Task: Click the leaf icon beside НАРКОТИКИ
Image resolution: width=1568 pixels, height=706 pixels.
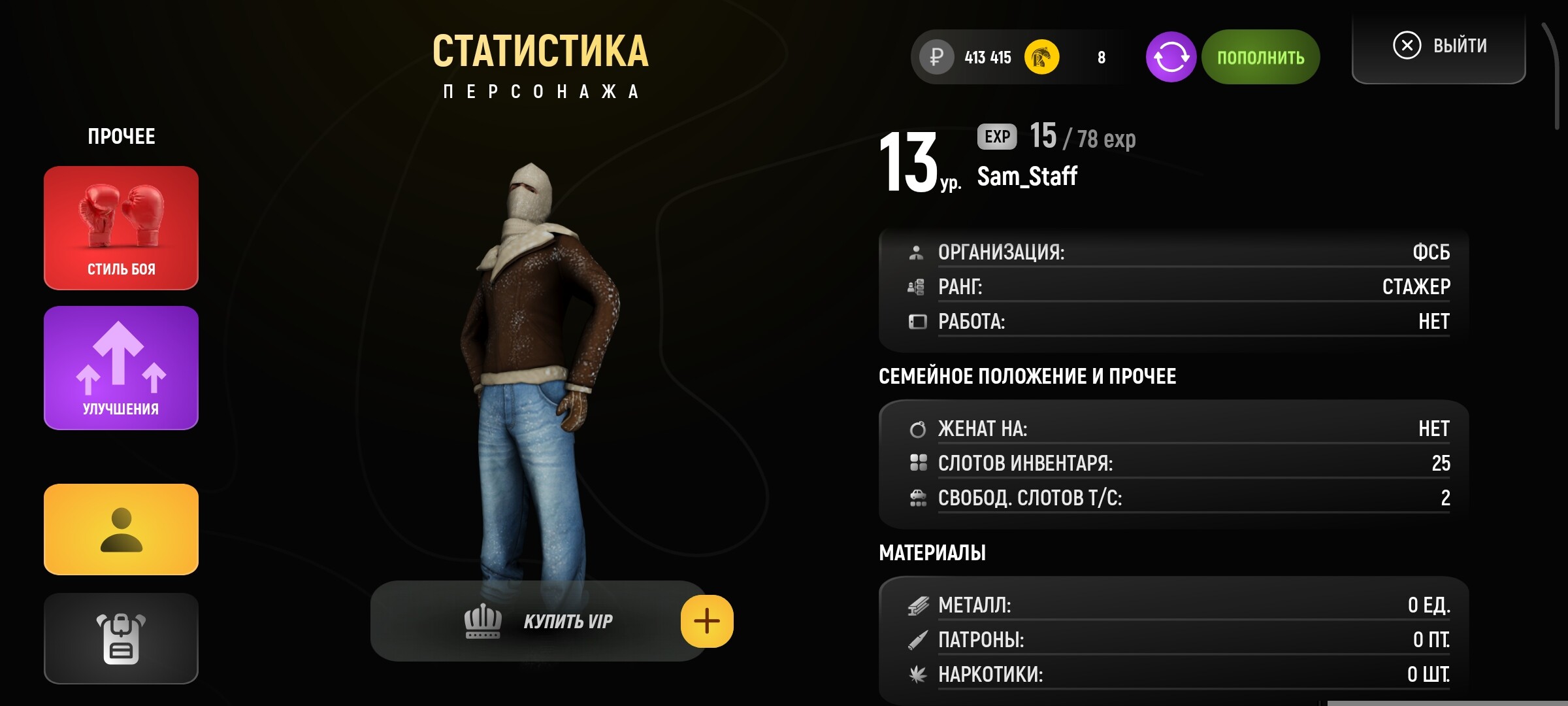Action: (917, 676)
